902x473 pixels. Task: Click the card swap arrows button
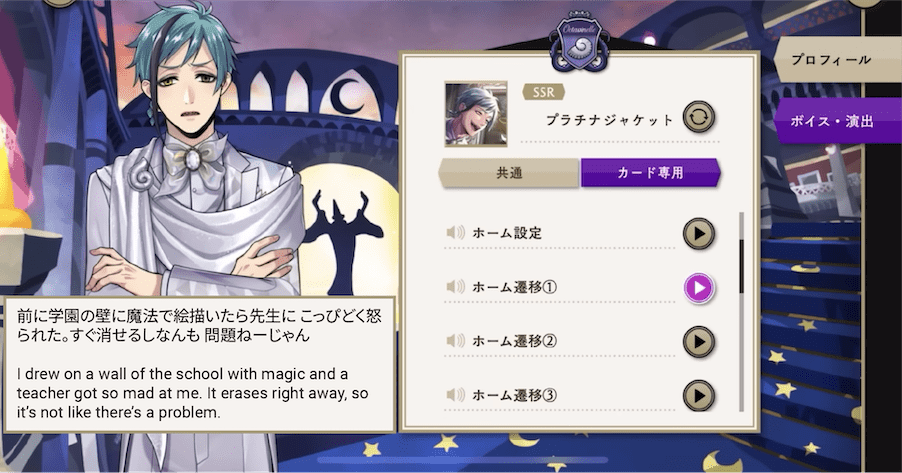point(699,118)
